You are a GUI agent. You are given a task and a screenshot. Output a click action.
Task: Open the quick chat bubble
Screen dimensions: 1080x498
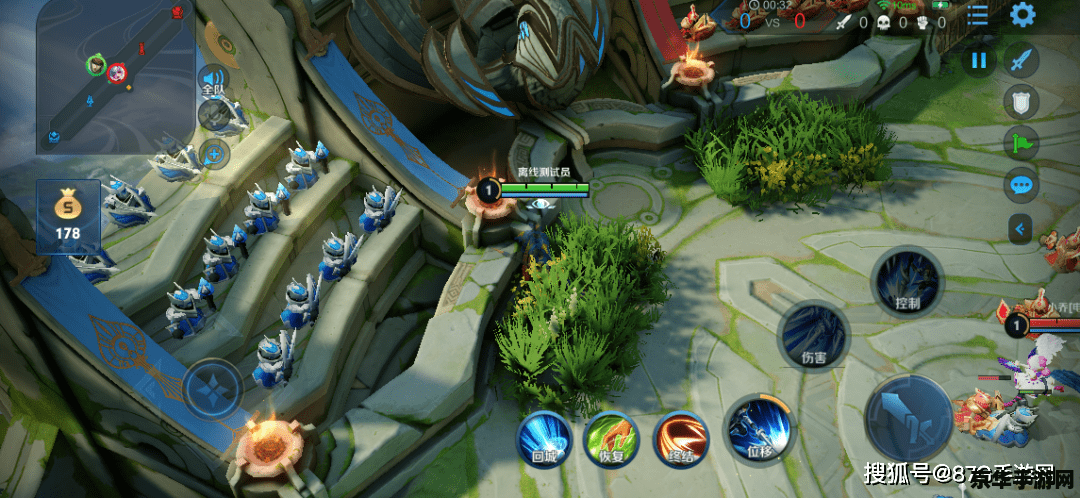(1021, 184)
